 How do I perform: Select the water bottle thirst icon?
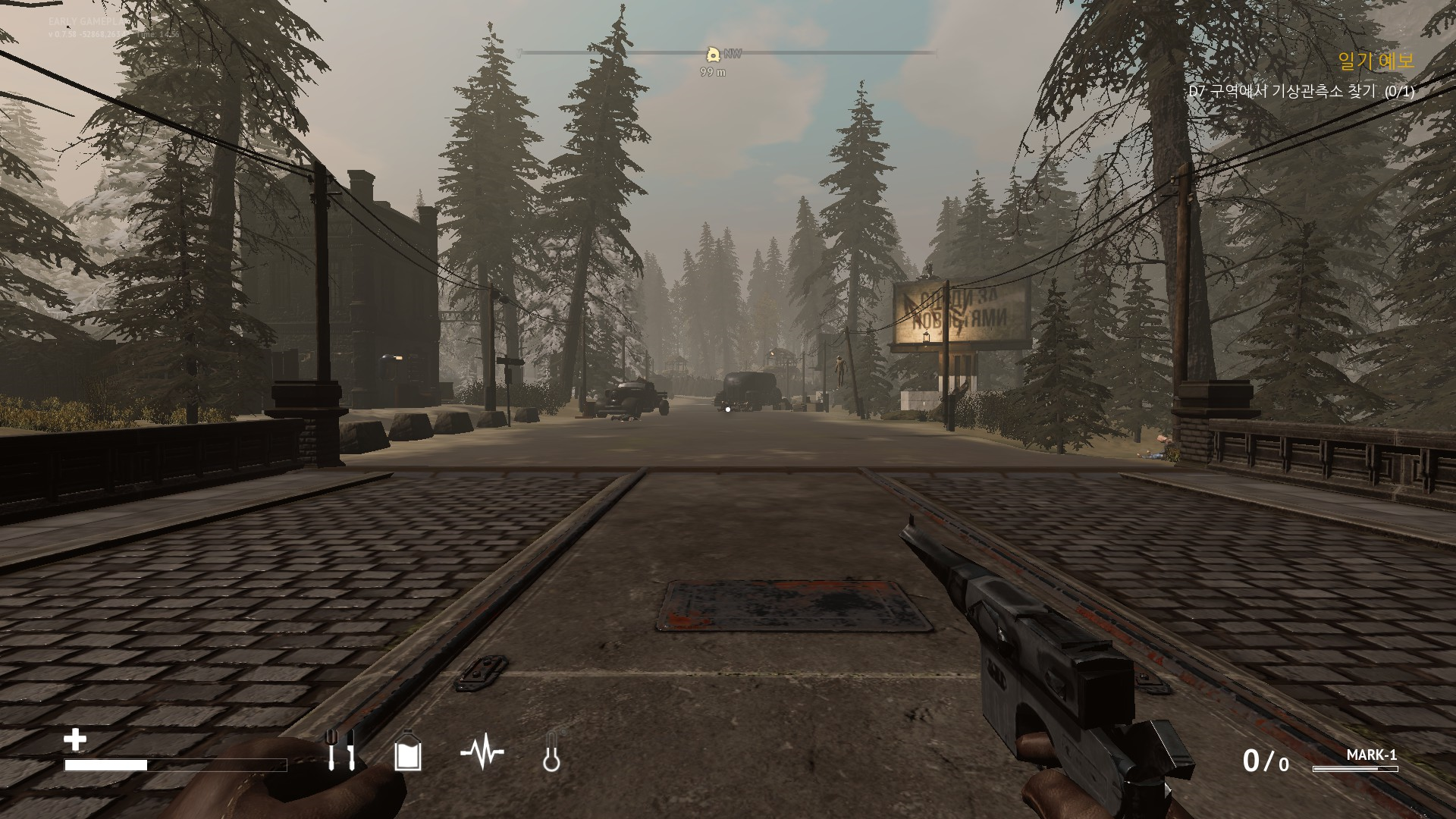(407, 752)
